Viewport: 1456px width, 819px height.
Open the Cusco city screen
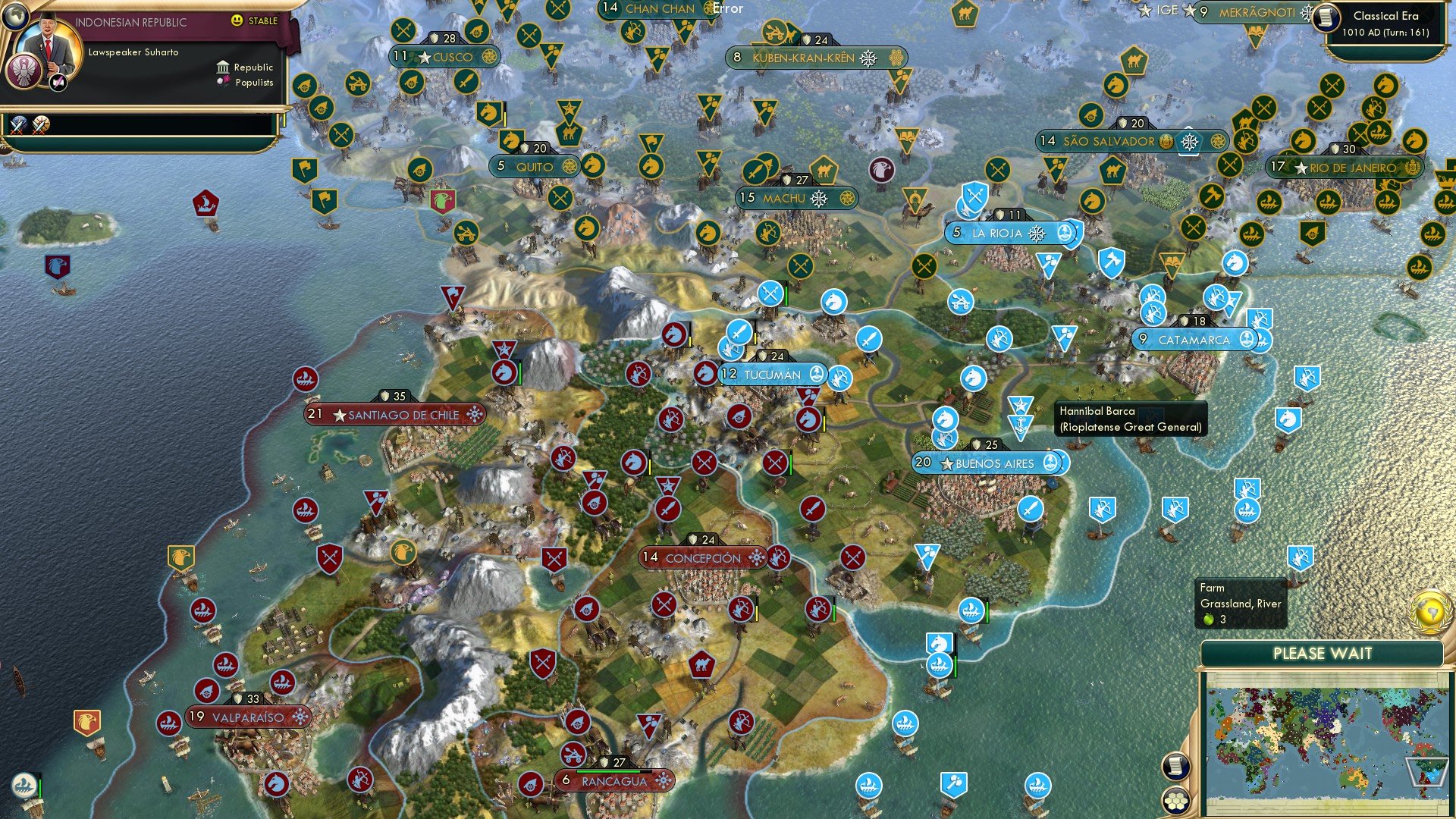coord(445,57)
